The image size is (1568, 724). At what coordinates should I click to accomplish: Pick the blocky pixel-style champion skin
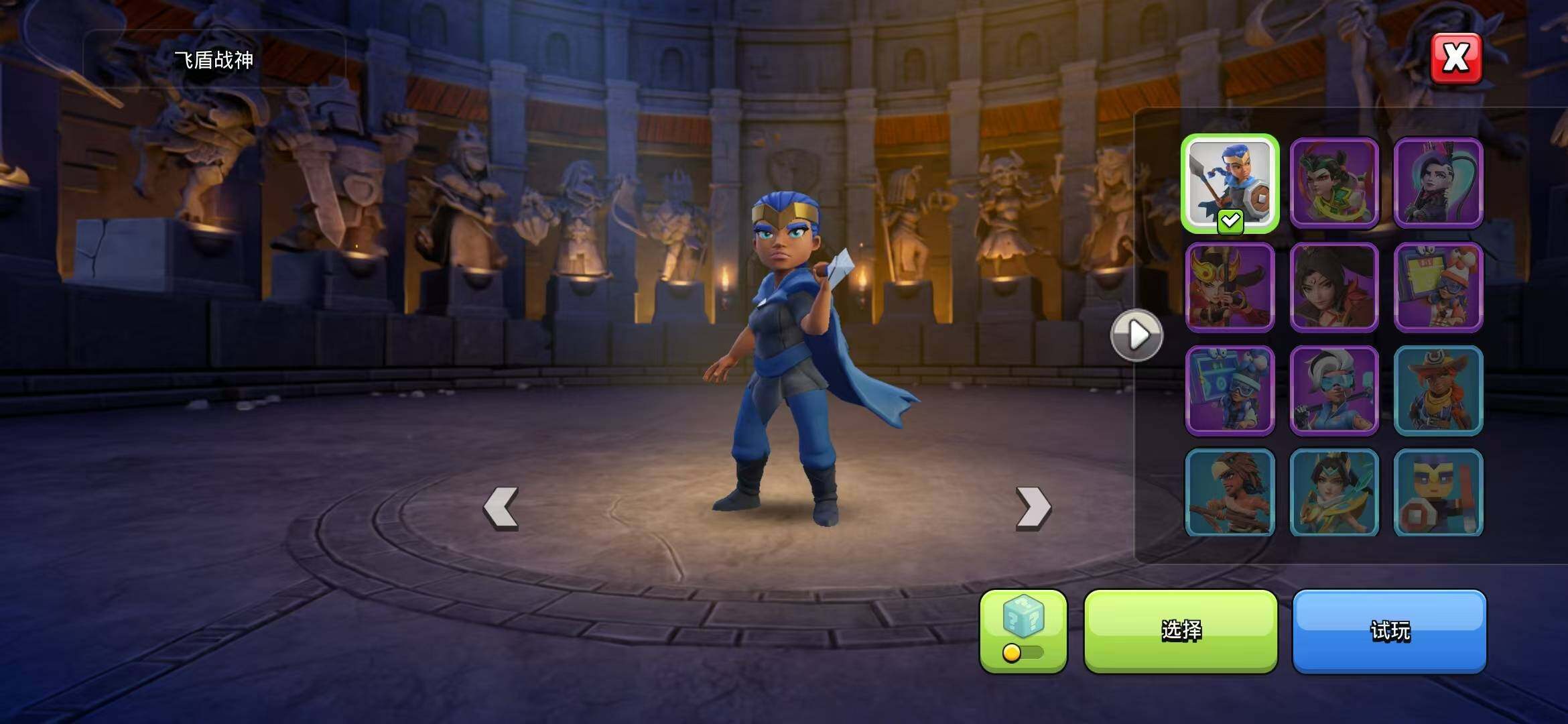click(x=1438, y=493)
